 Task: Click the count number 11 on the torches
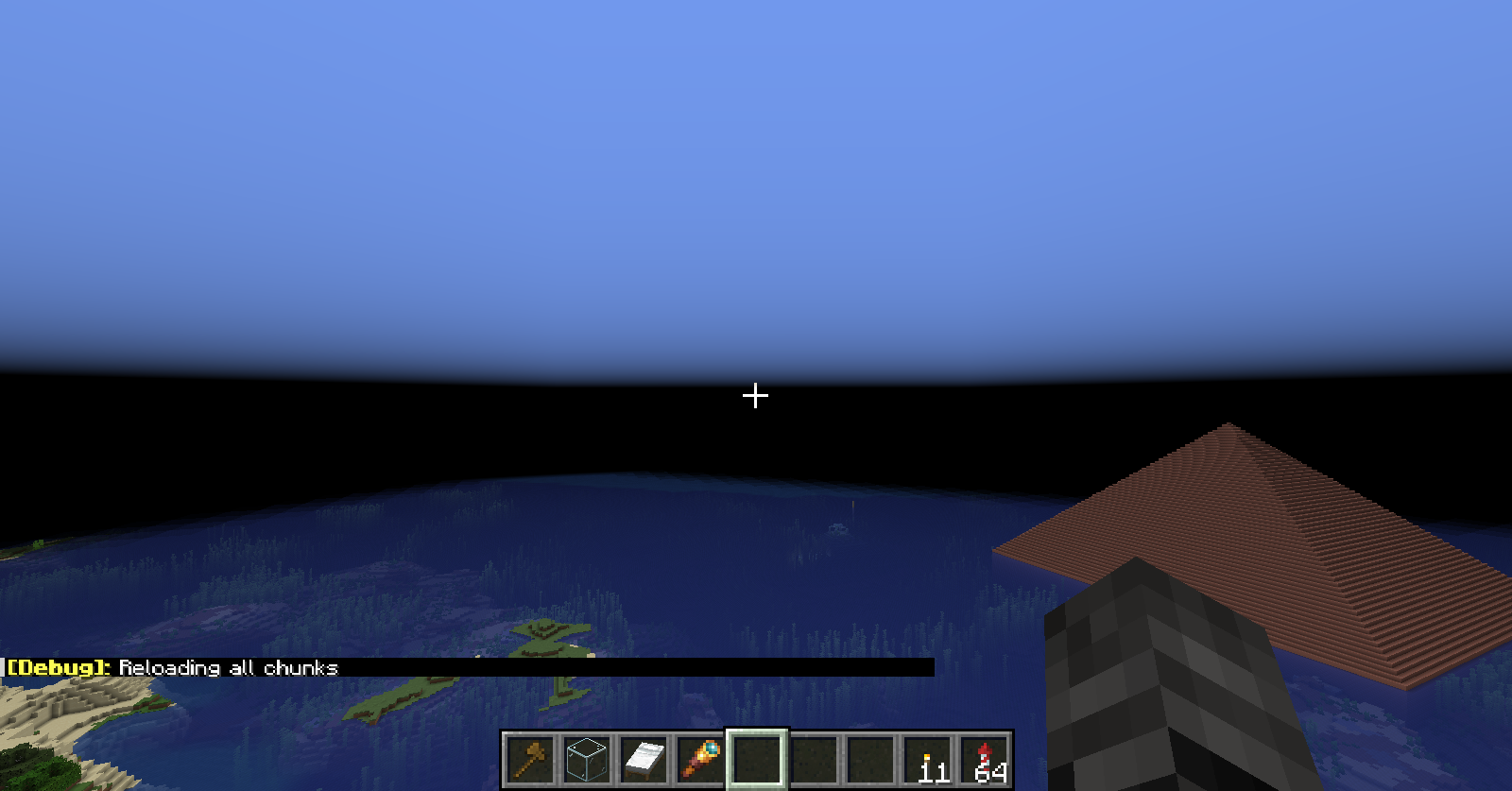pos(933,770)
